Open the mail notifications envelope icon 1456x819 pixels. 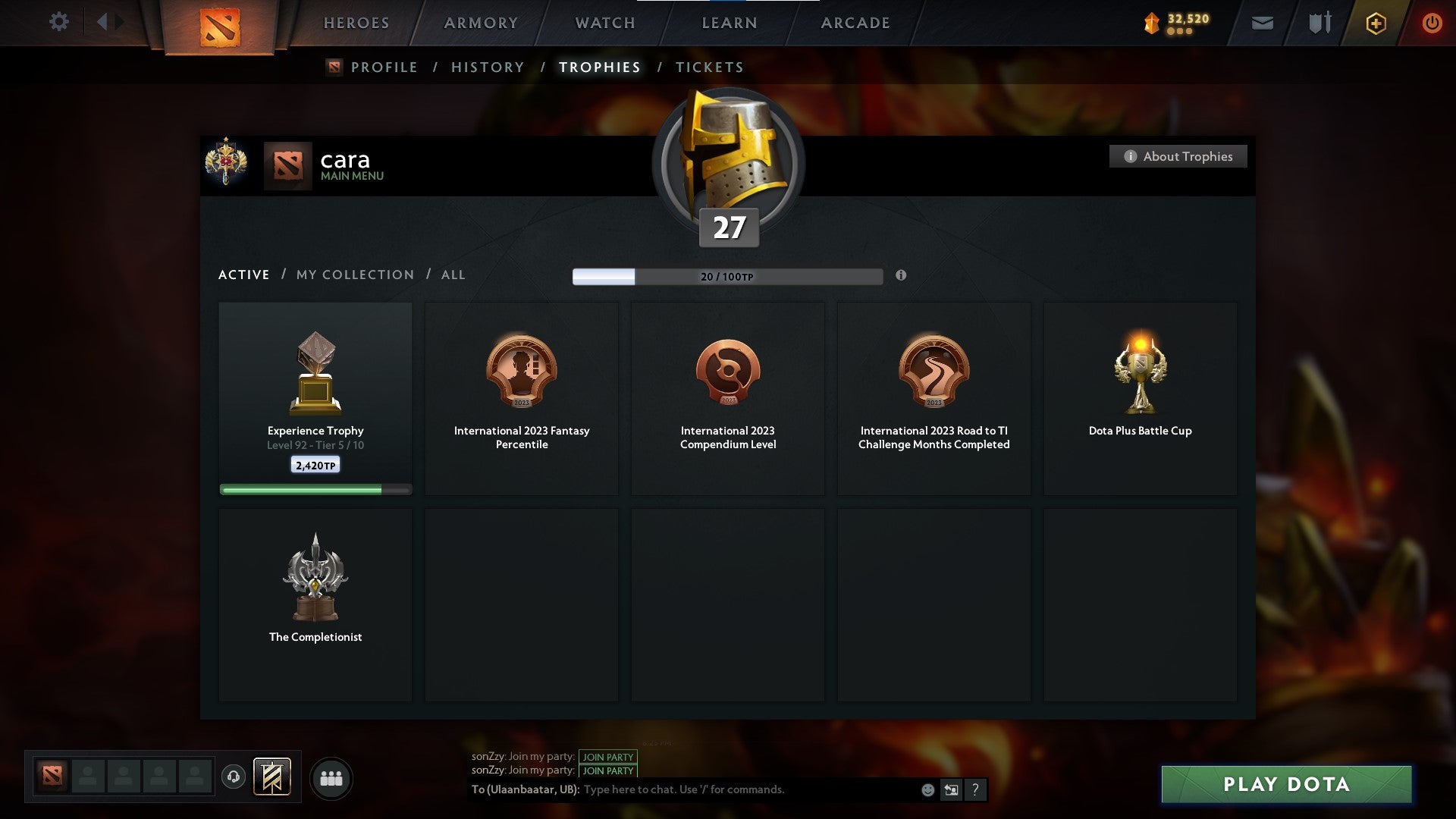(1263, 22)
